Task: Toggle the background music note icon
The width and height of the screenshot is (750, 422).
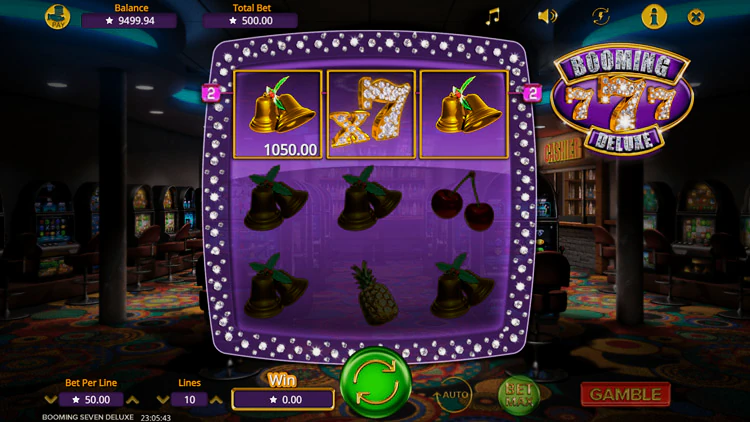Action: coord(492,16)
